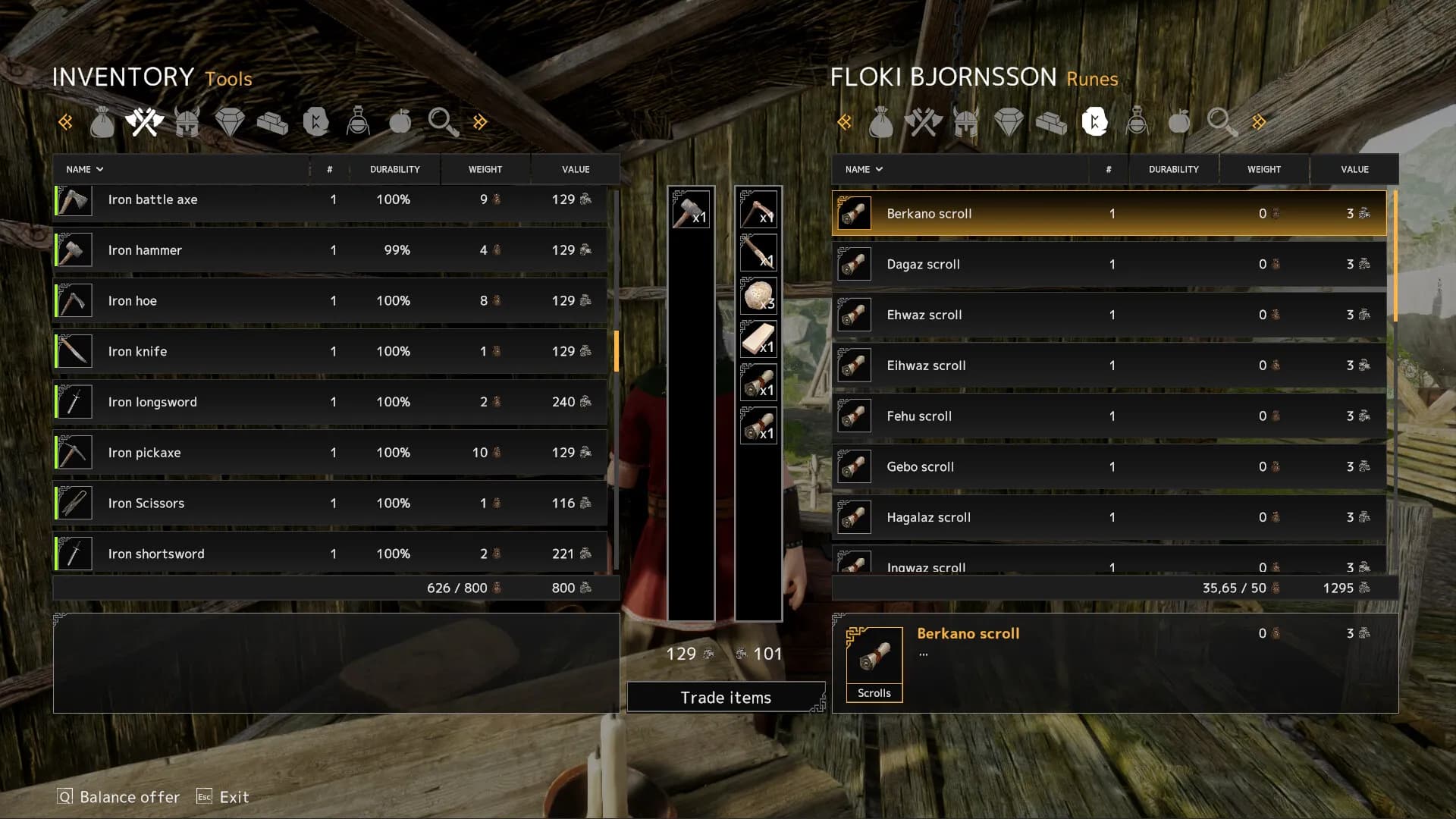The height and width of the screenshot is (819, 1456).
Task: Confirm the trade with Trade items button
Action: point(726,697)
